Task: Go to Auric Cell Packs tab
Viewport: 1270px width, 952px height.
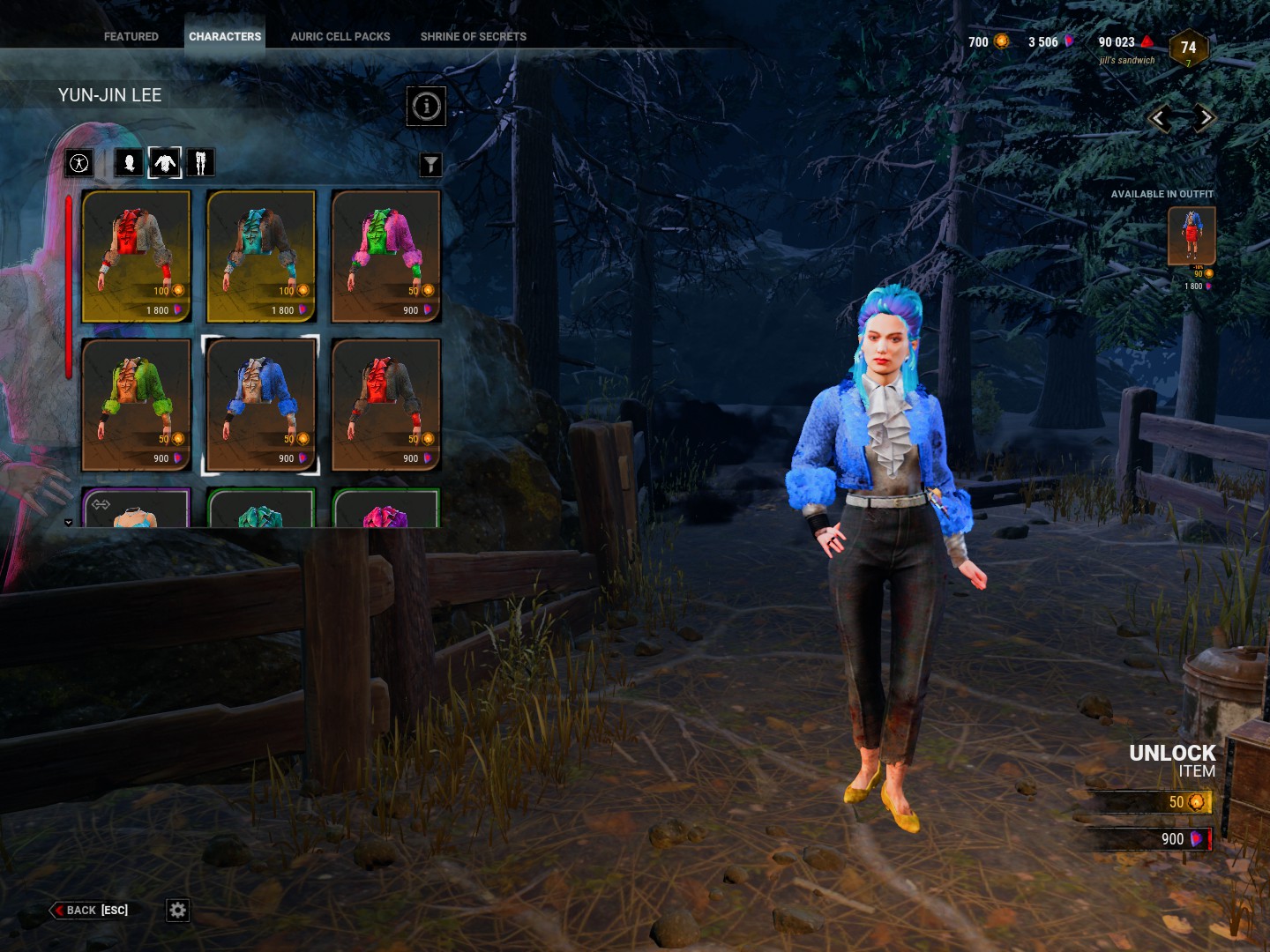Action: (x=340, y=36)
